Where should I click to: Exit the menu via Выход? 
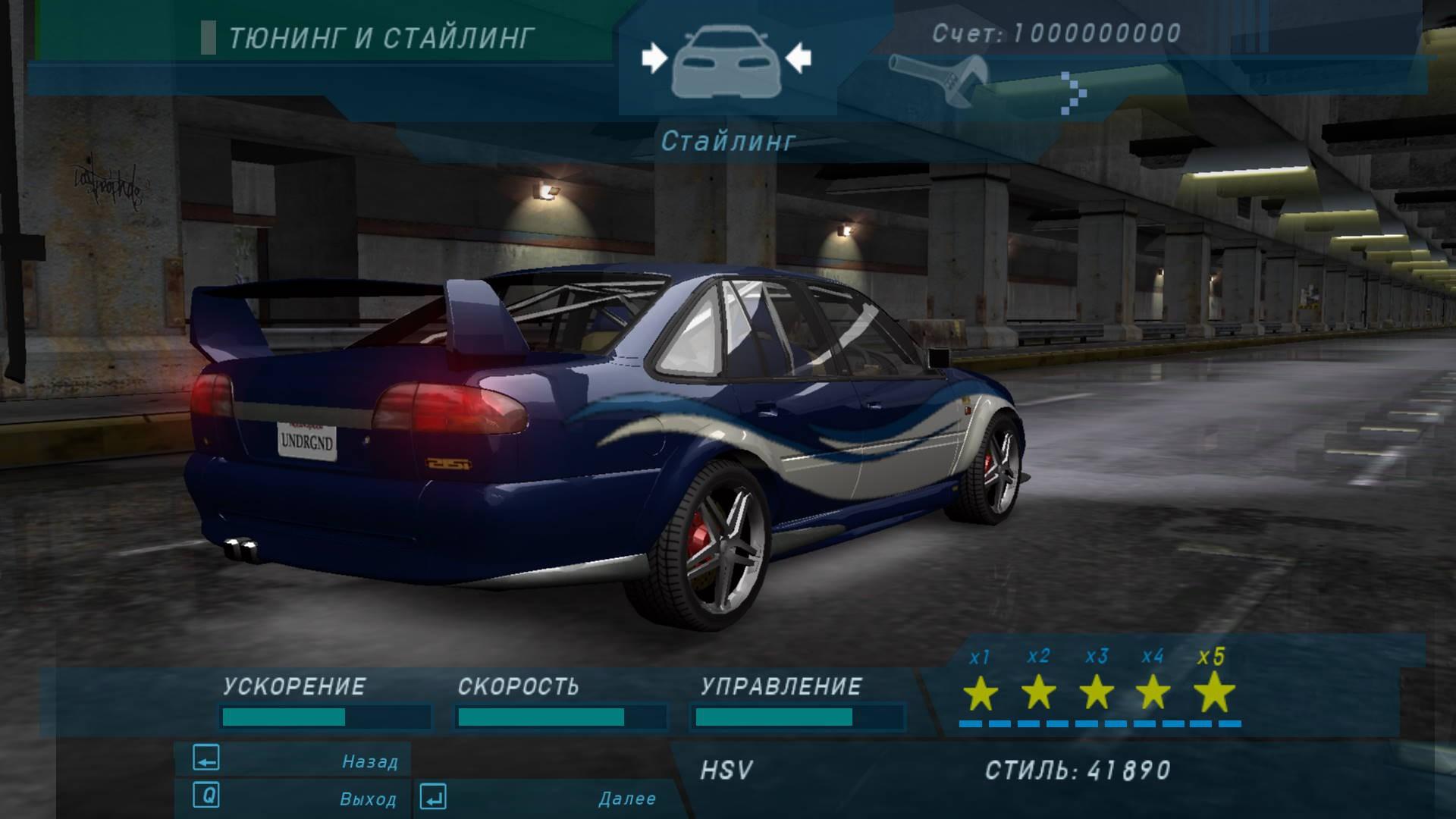tap(294, 798)
